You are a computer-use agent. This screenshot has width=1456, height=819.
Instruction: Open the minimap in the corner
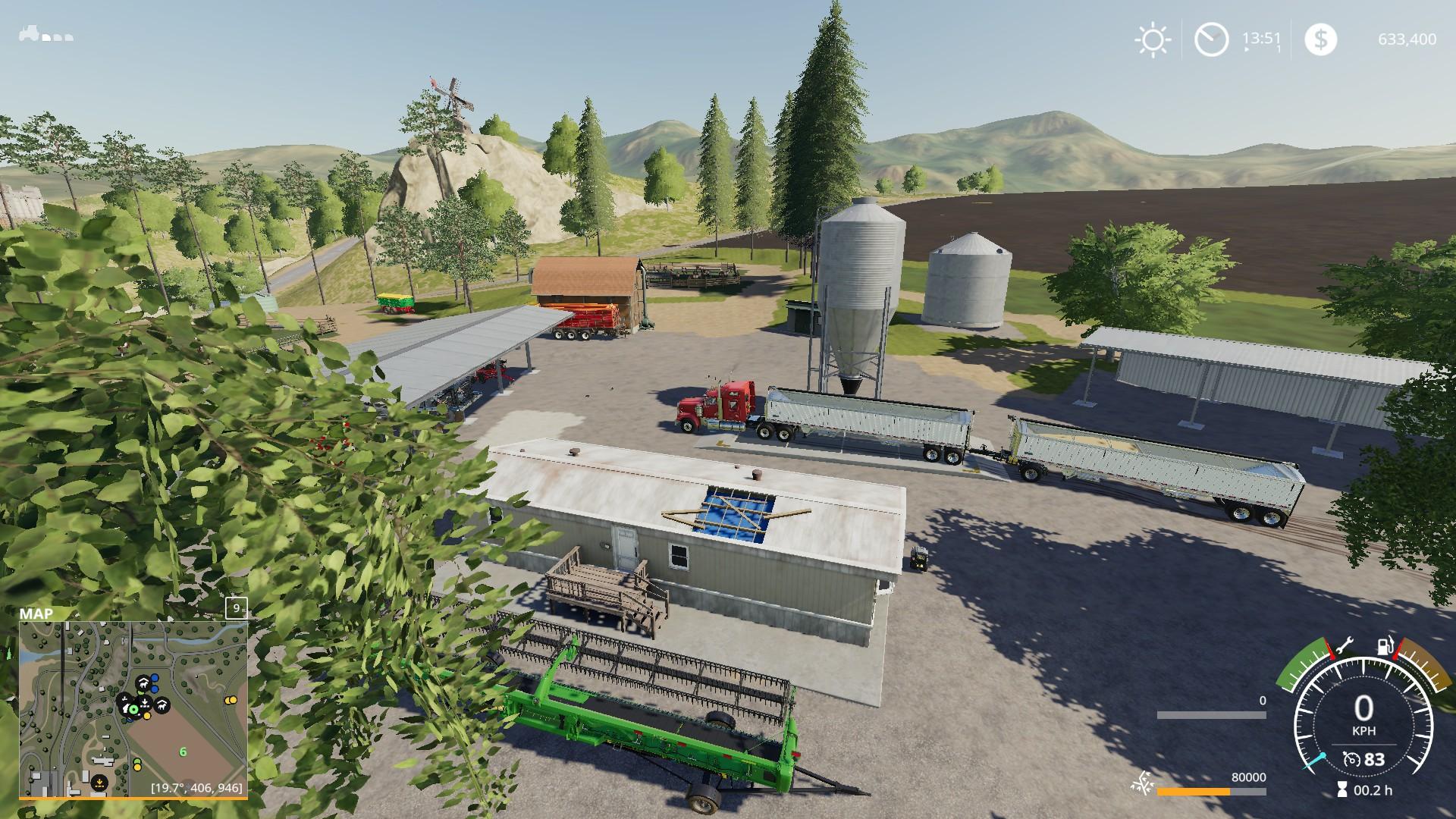click(133, 709)
